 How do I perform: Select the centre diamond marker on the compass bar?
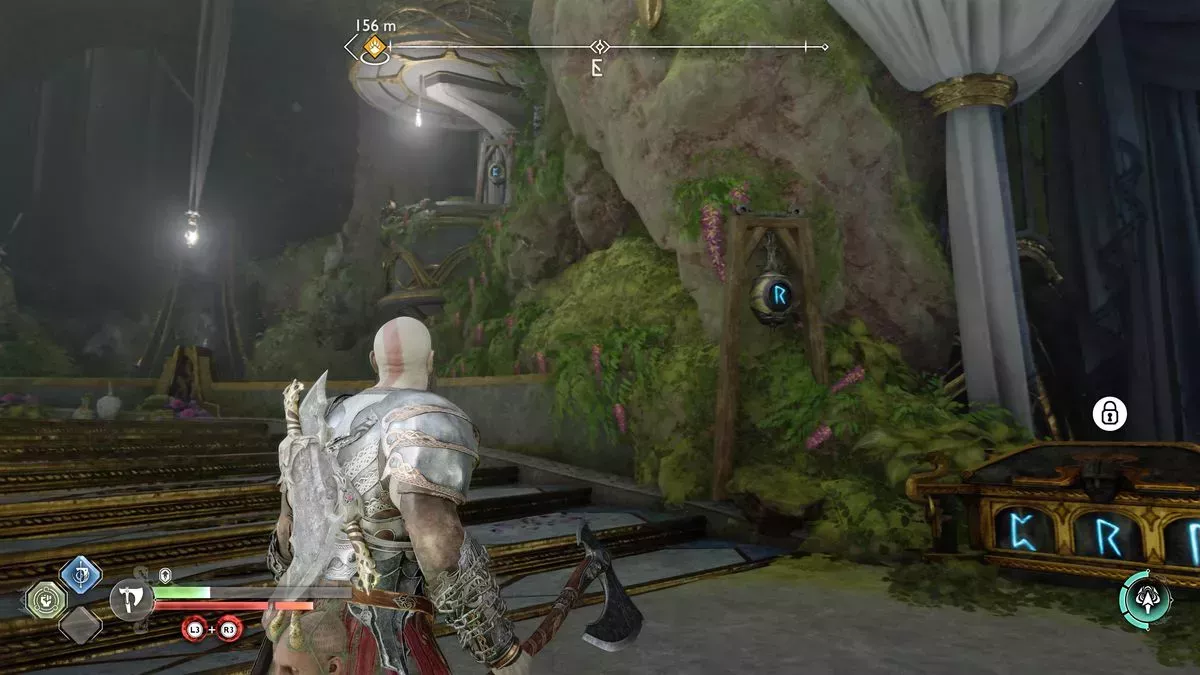pos(599,47)
